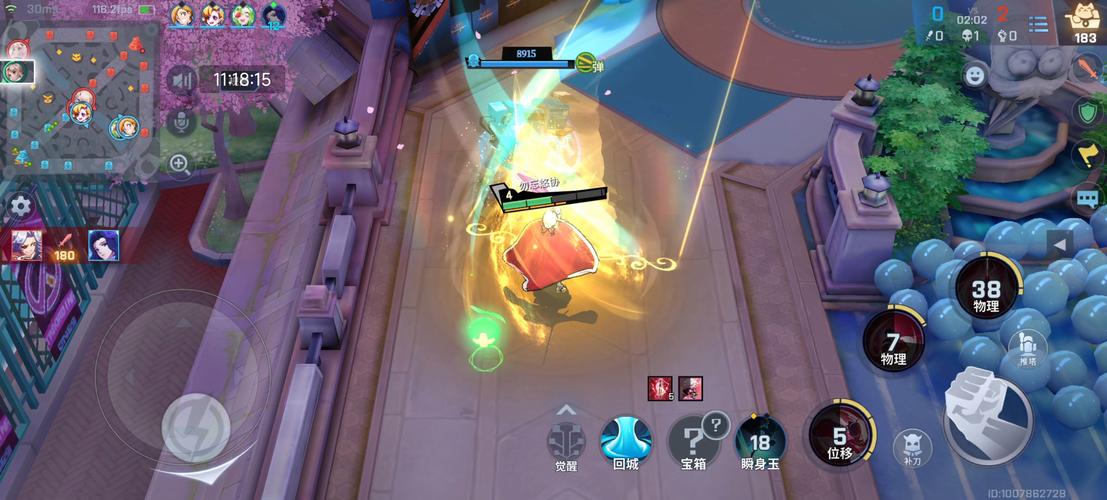The width and height of the screenshot is (1107, 500).
Task: Activate the 瞬身玉 summoner skill
Action: [760, 441]
